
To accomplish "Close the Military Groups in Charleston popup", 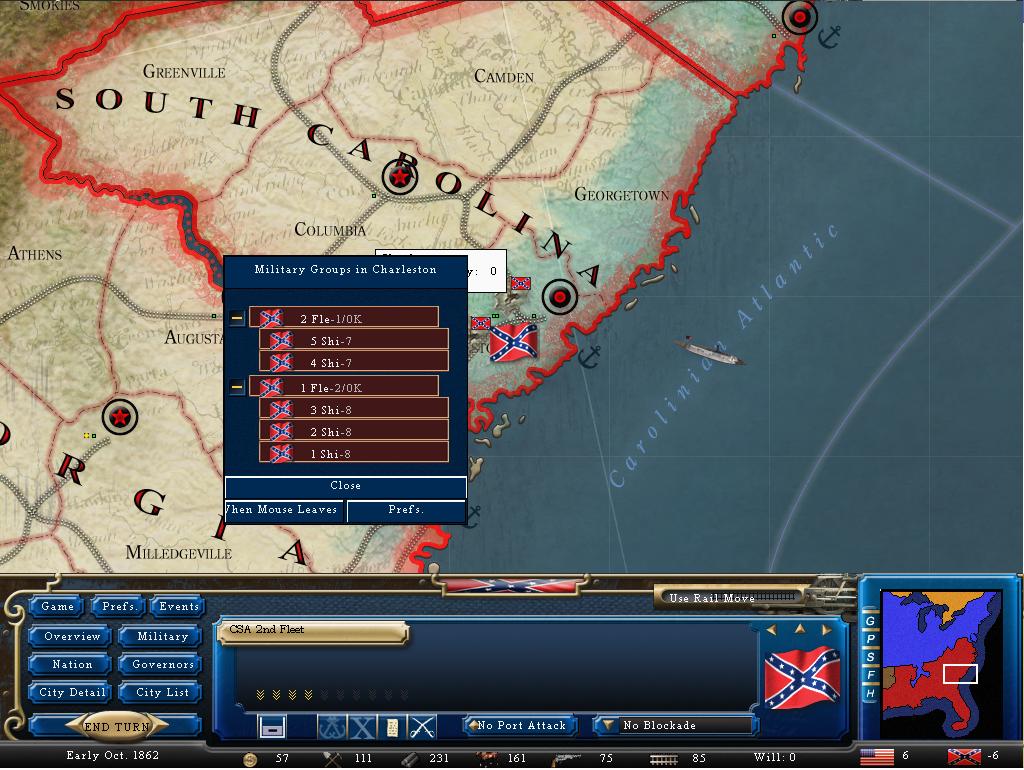I will pyautogui.click(x=345, y=486).
